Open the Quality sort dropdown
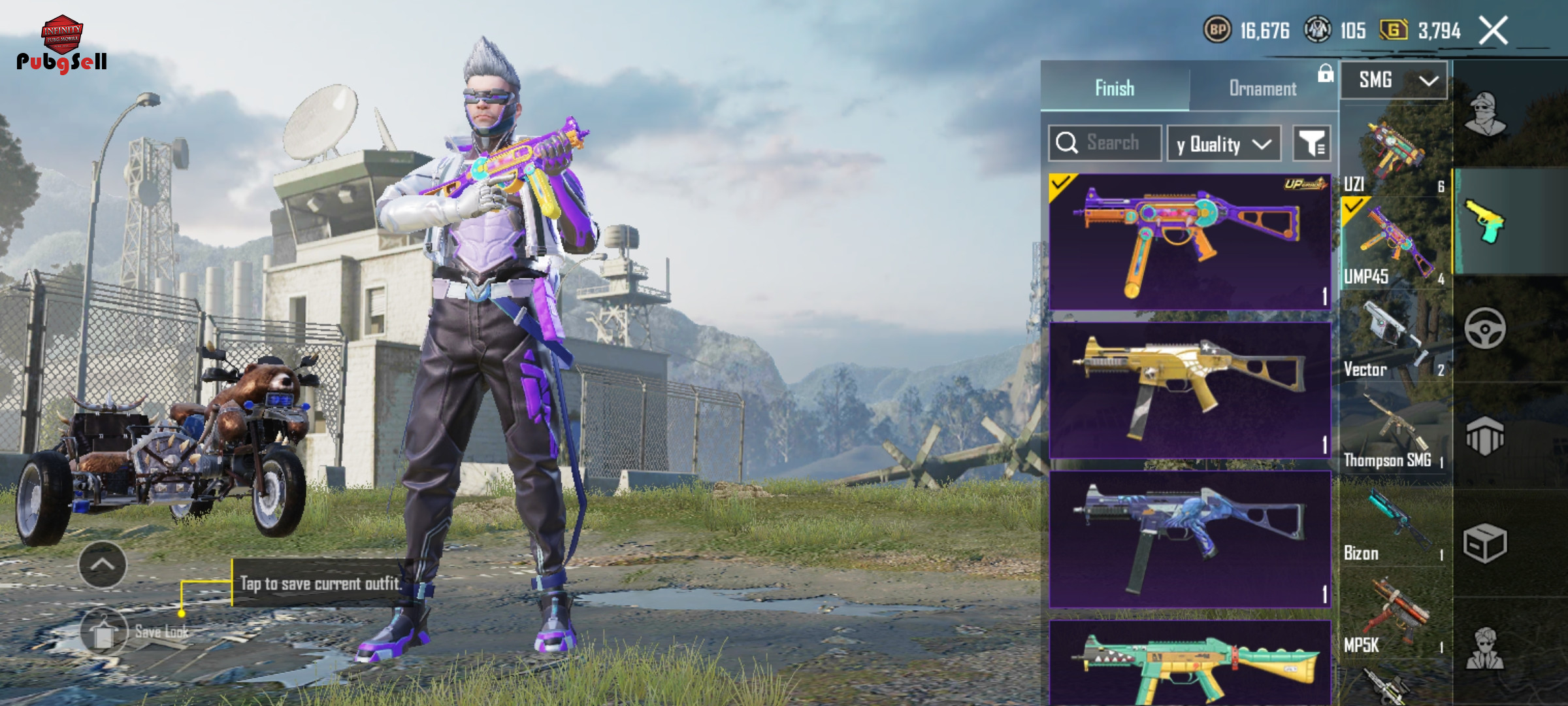Image resolution: width=1568 pixels, height=706 pixels. click(1223, 144)
